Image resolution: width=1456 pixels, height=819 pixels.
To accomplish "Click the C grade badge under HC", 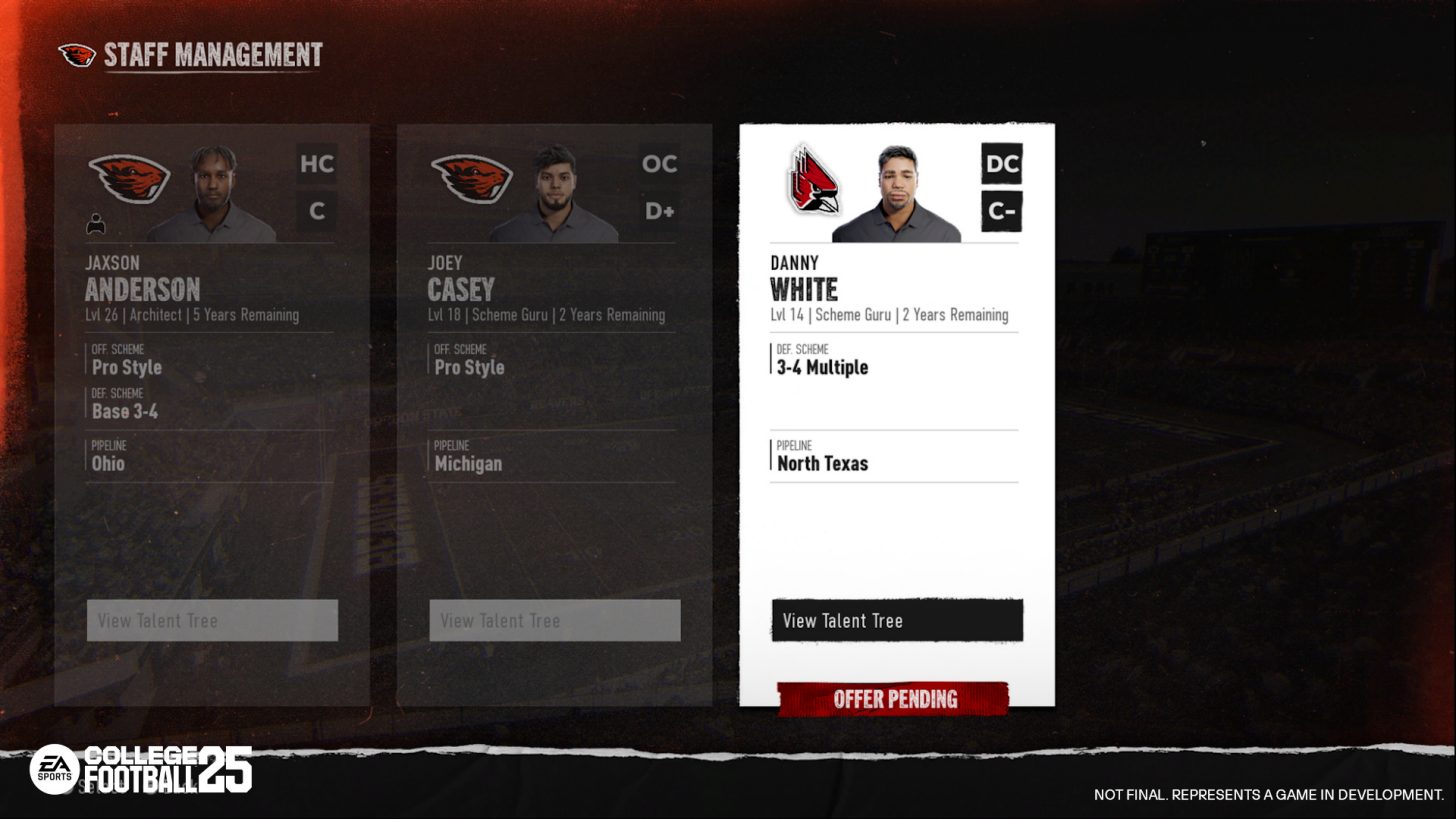I will pyautogui.click(x=317, y=211).
